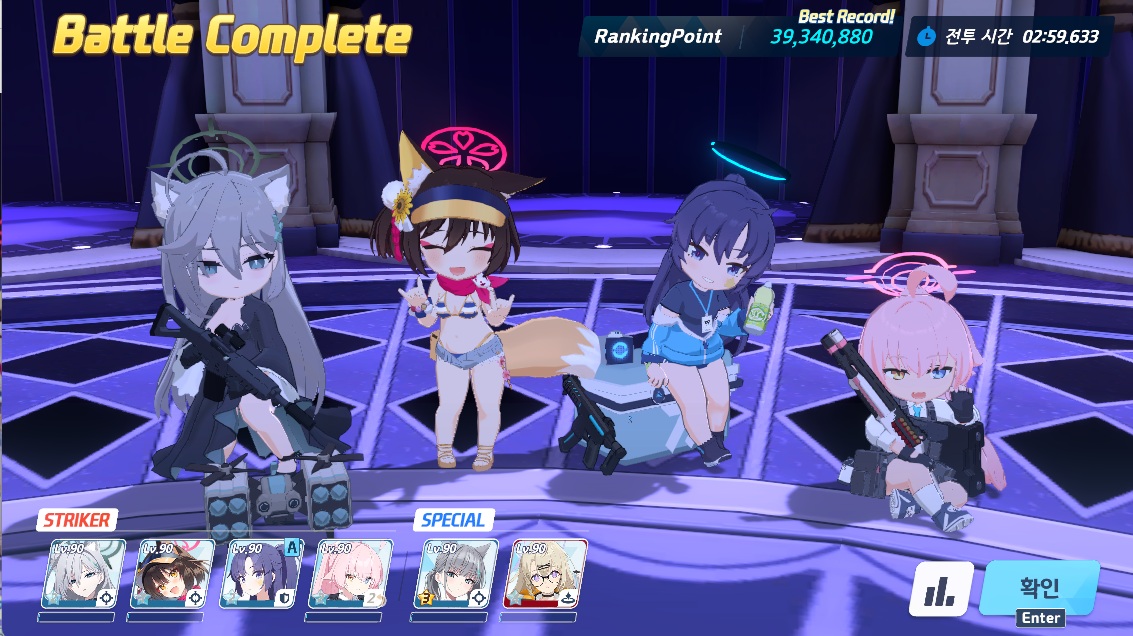Confirm the battle result with the 확인 button
Viewport: 1133px width, 636px height.
coord(1040,588)
